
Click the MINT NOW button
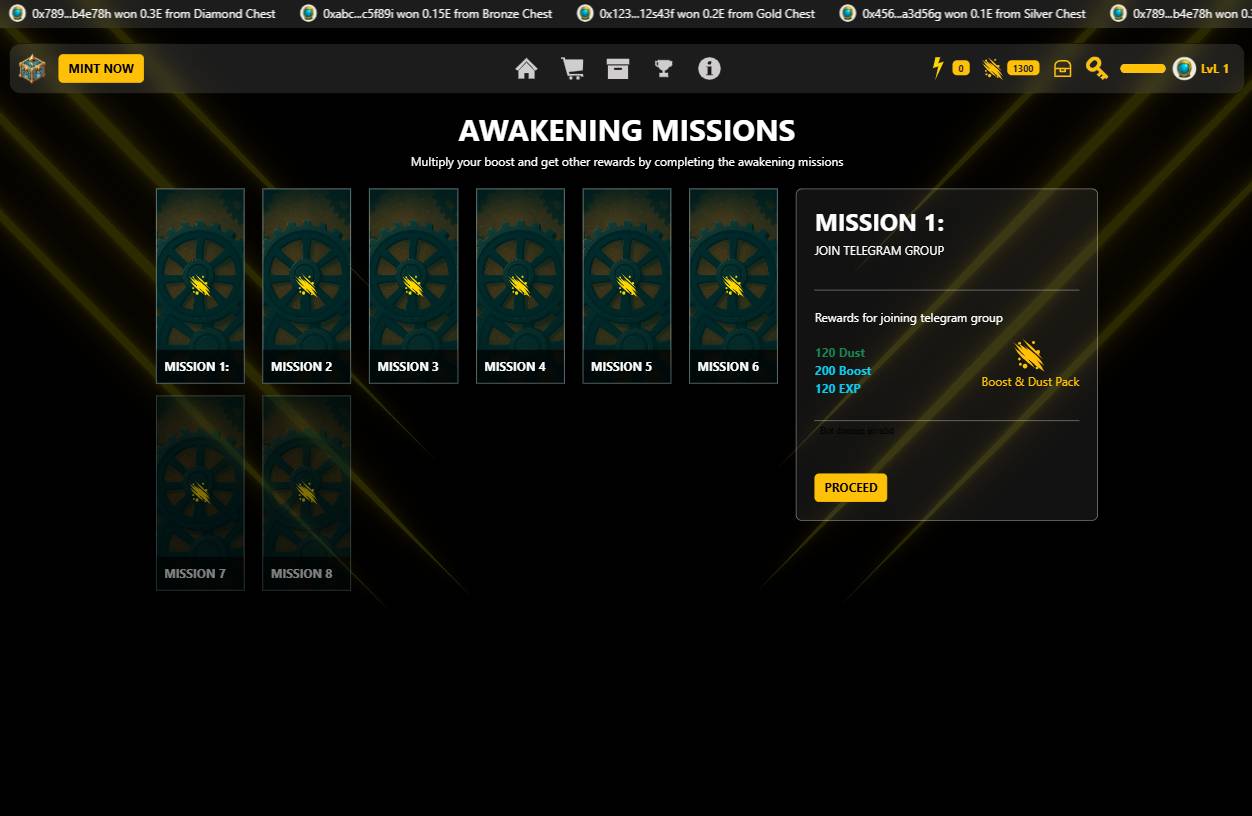click(101, 68)
